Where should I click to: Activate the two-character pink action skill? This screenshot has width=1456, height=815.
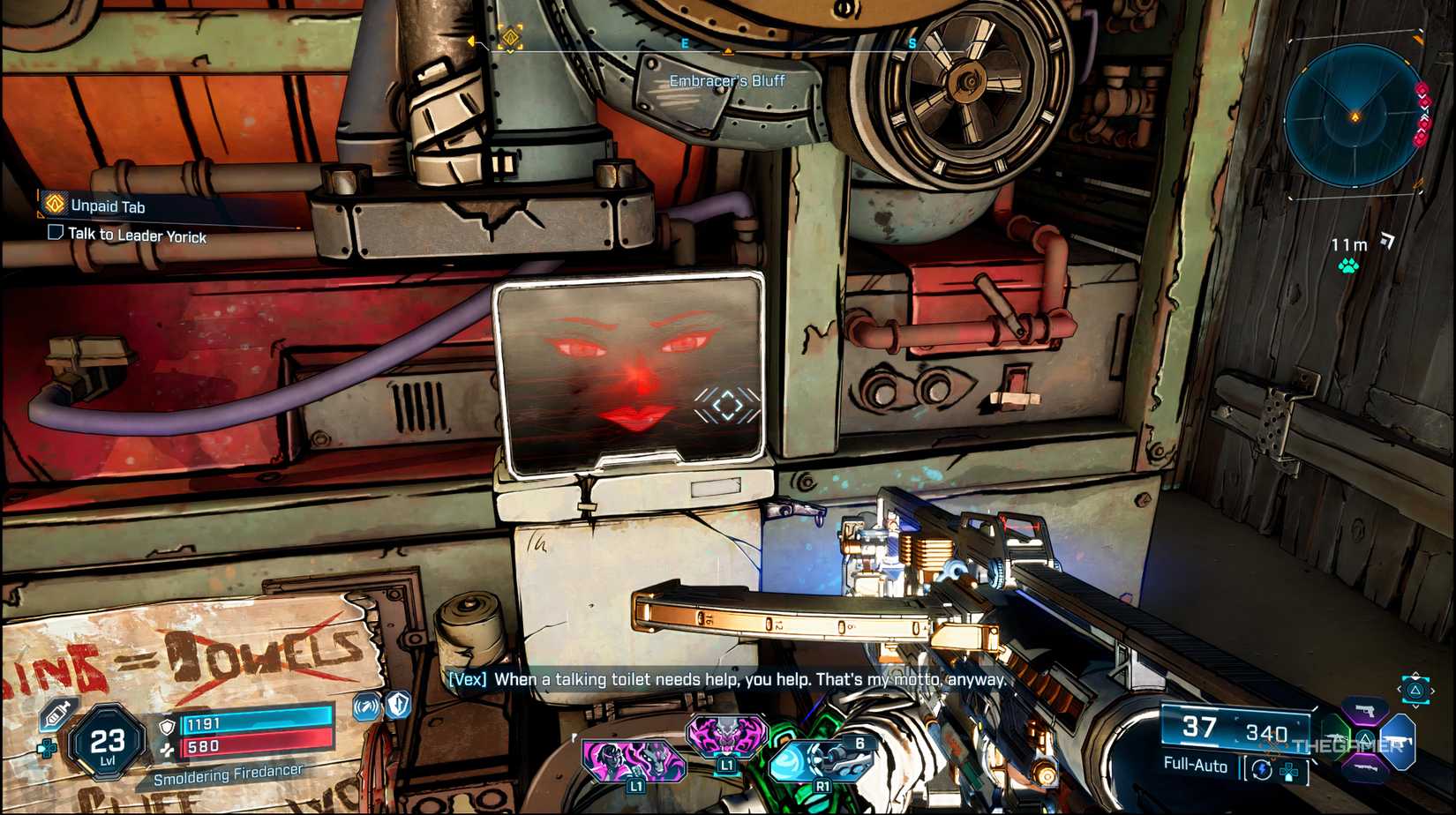[634, 761]
